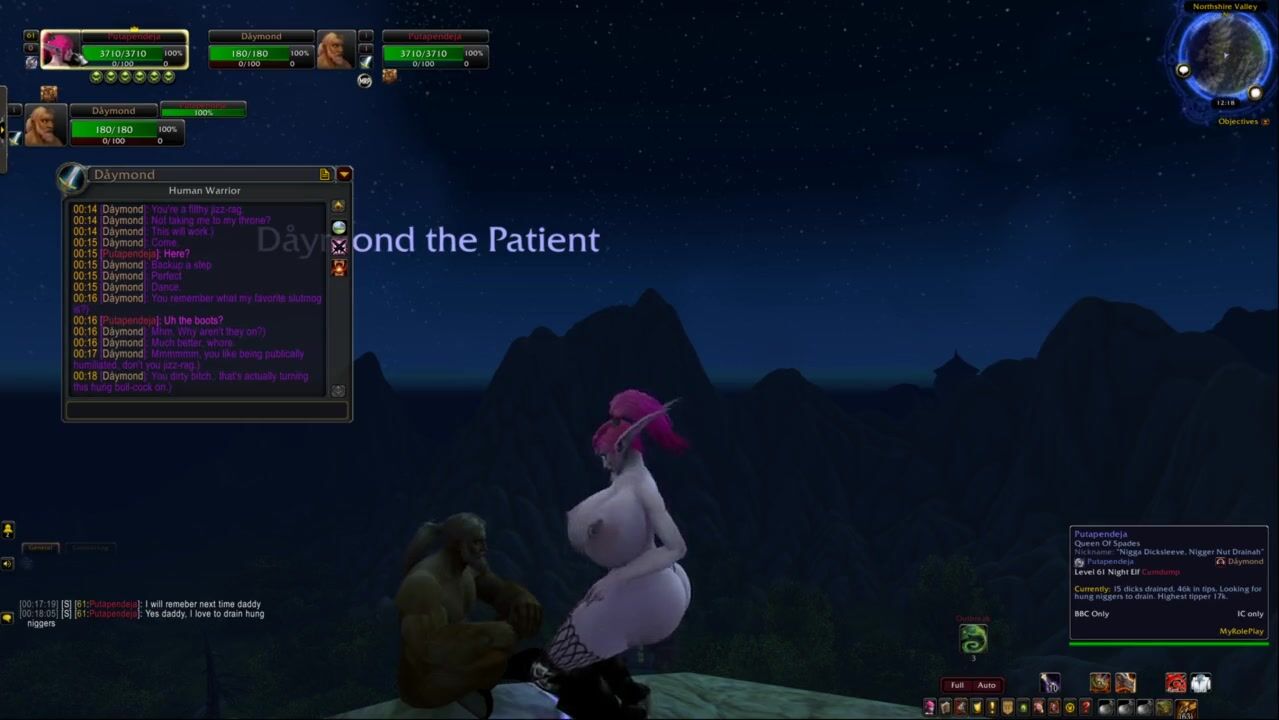Click the yellow note icon in whisper window
The image size is (1279, 720).
(x=324, y=174)
